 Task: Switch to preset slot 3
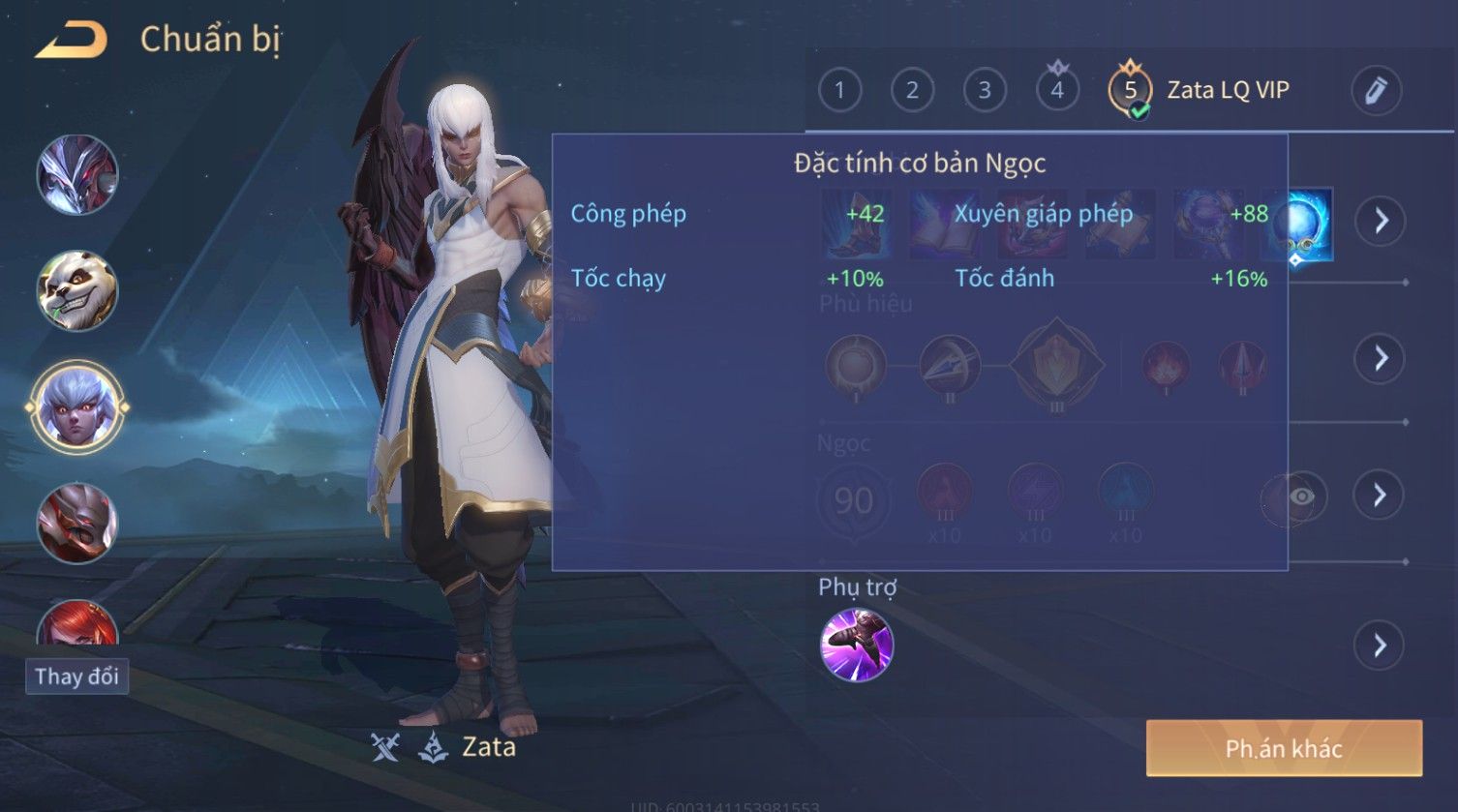point(985,91)
